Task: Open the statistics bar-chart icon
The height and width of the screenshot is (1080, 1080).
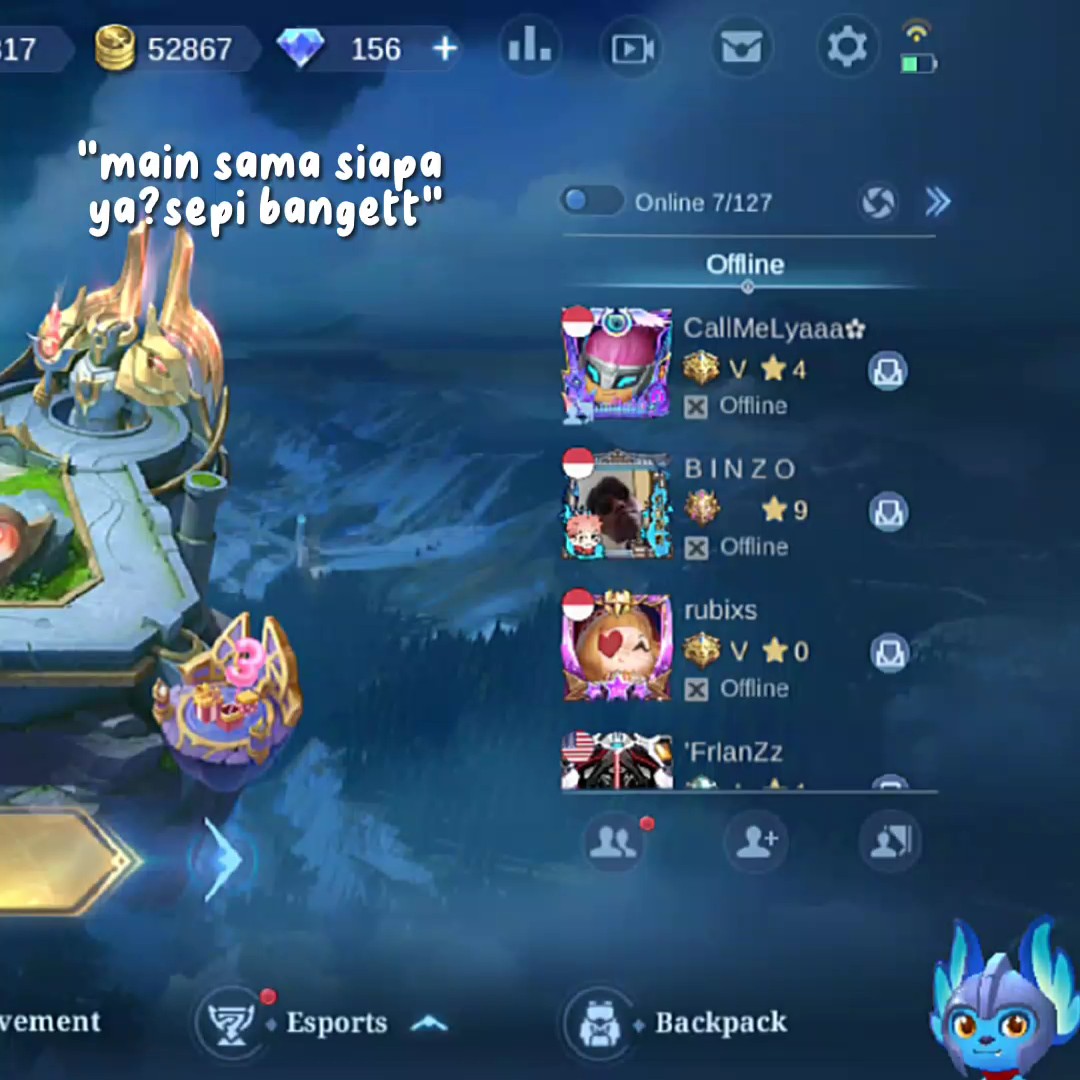Action: (x=529, y=46)
